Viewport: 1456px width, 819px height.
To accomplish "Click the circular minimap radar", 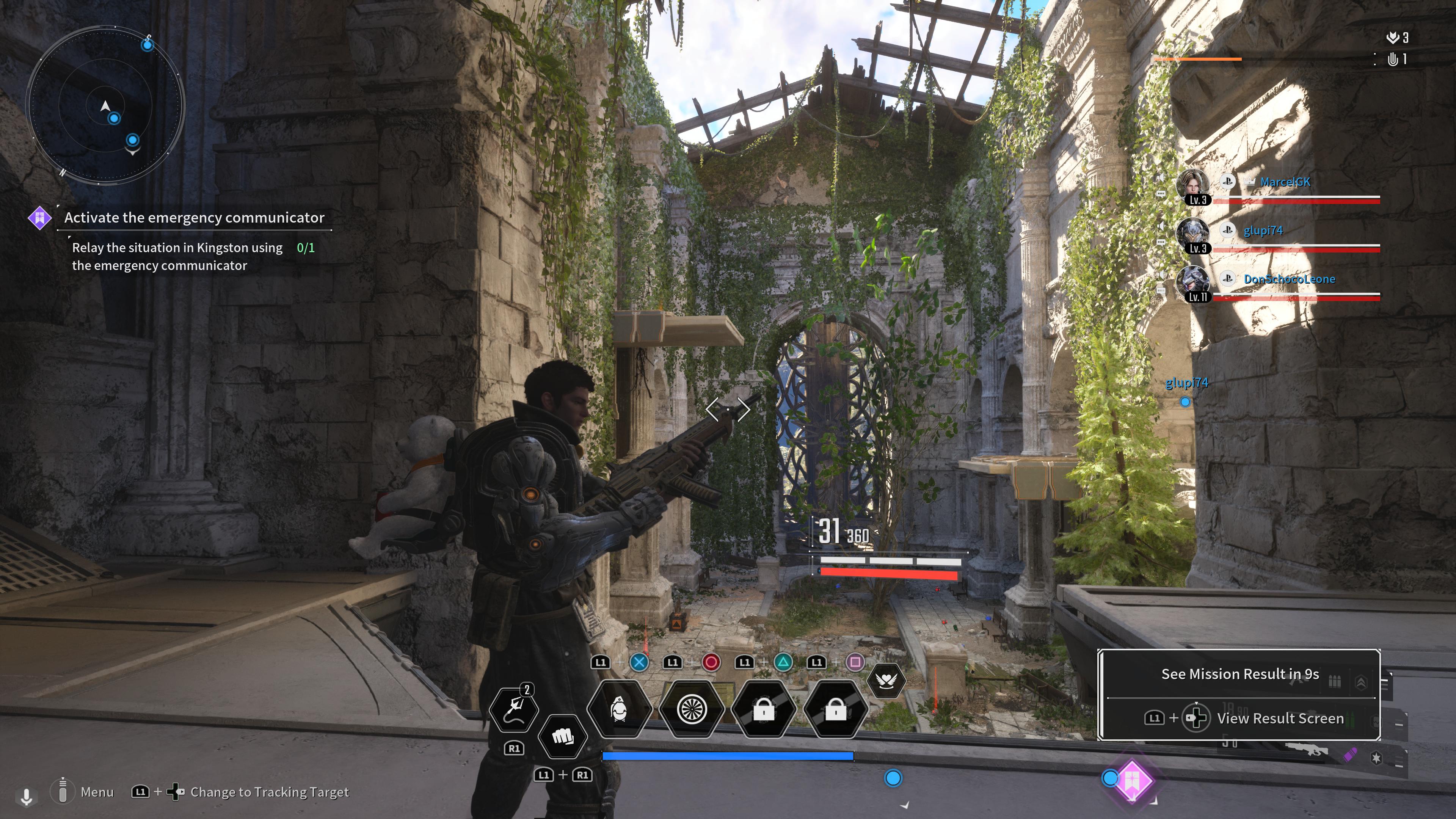I will [105, 106].
